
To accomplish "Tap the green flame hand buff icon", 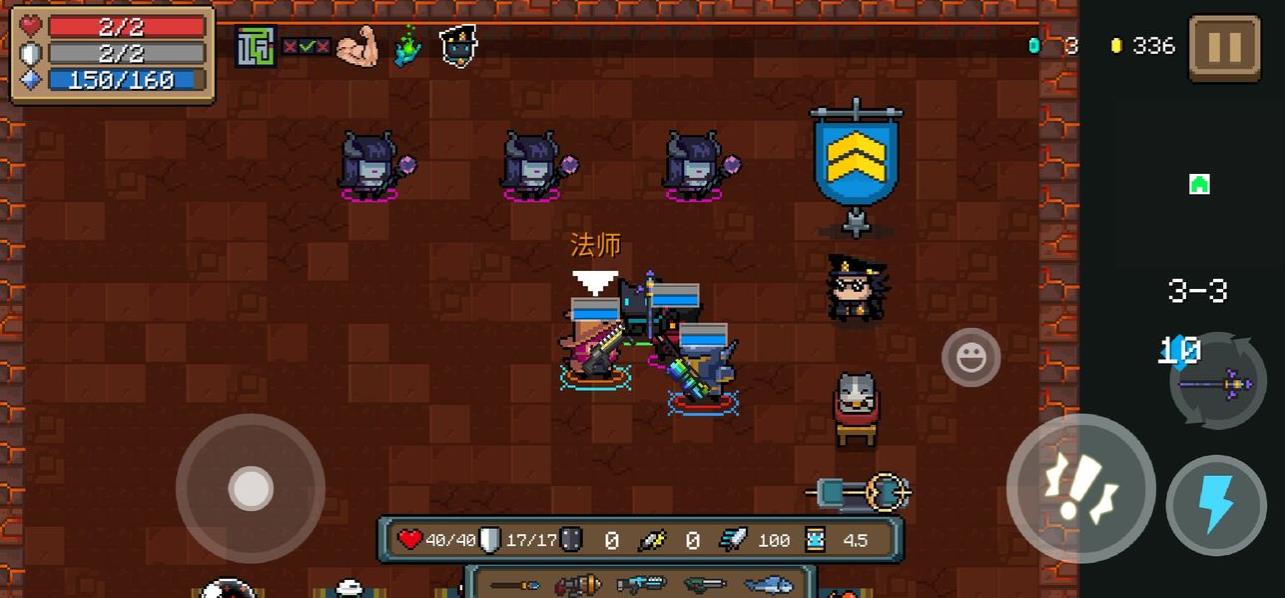I will click(407, 47).
